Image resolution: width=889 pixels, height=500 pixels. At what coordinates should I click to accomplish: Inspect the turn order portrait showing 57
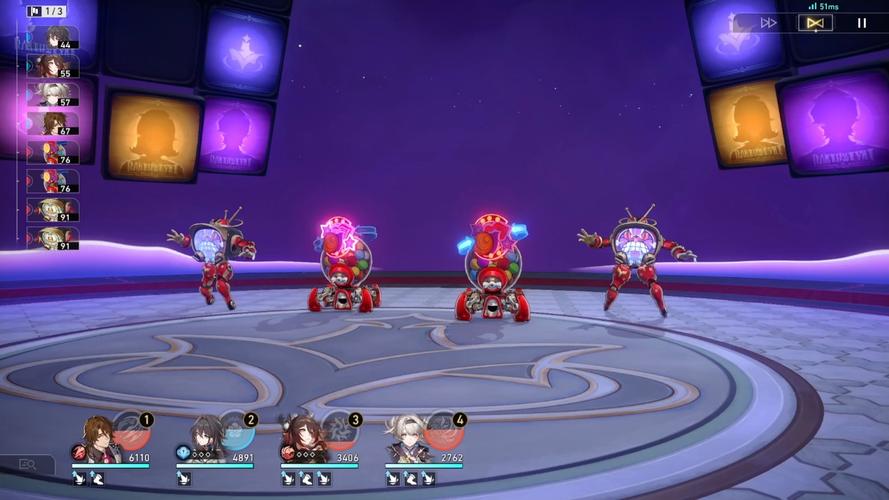click(x=53, y=95)
